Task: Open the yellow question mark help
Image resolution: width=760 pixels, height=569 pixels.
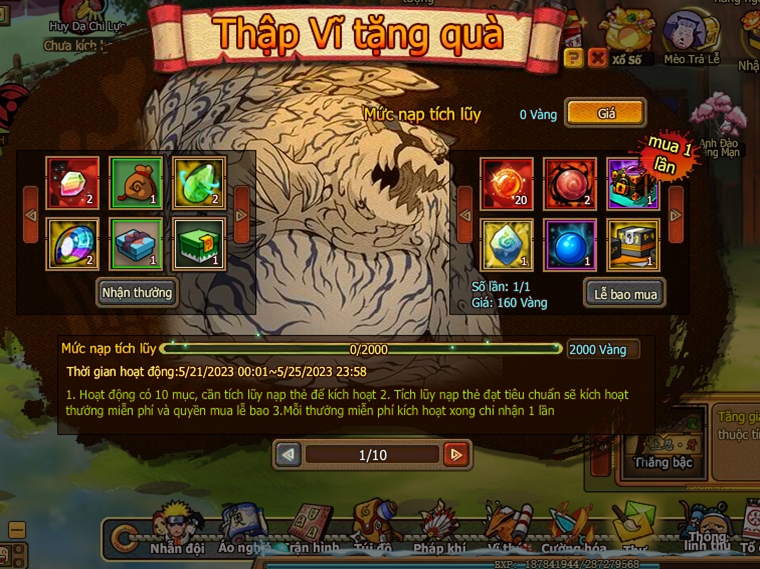Action: tap(573, 58)
